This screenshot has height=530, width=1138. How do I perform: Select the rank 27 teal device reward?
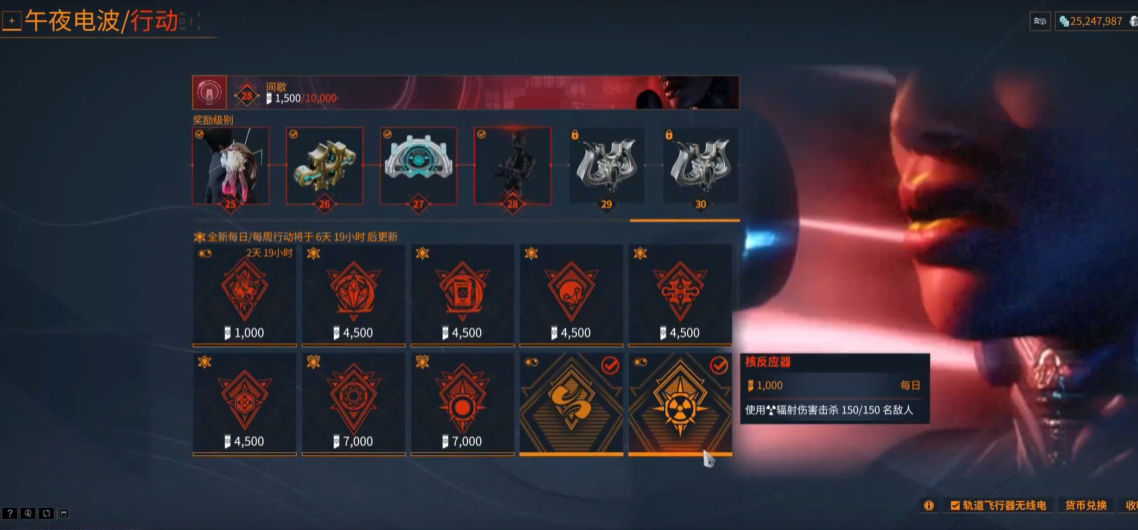click(418, 166)
